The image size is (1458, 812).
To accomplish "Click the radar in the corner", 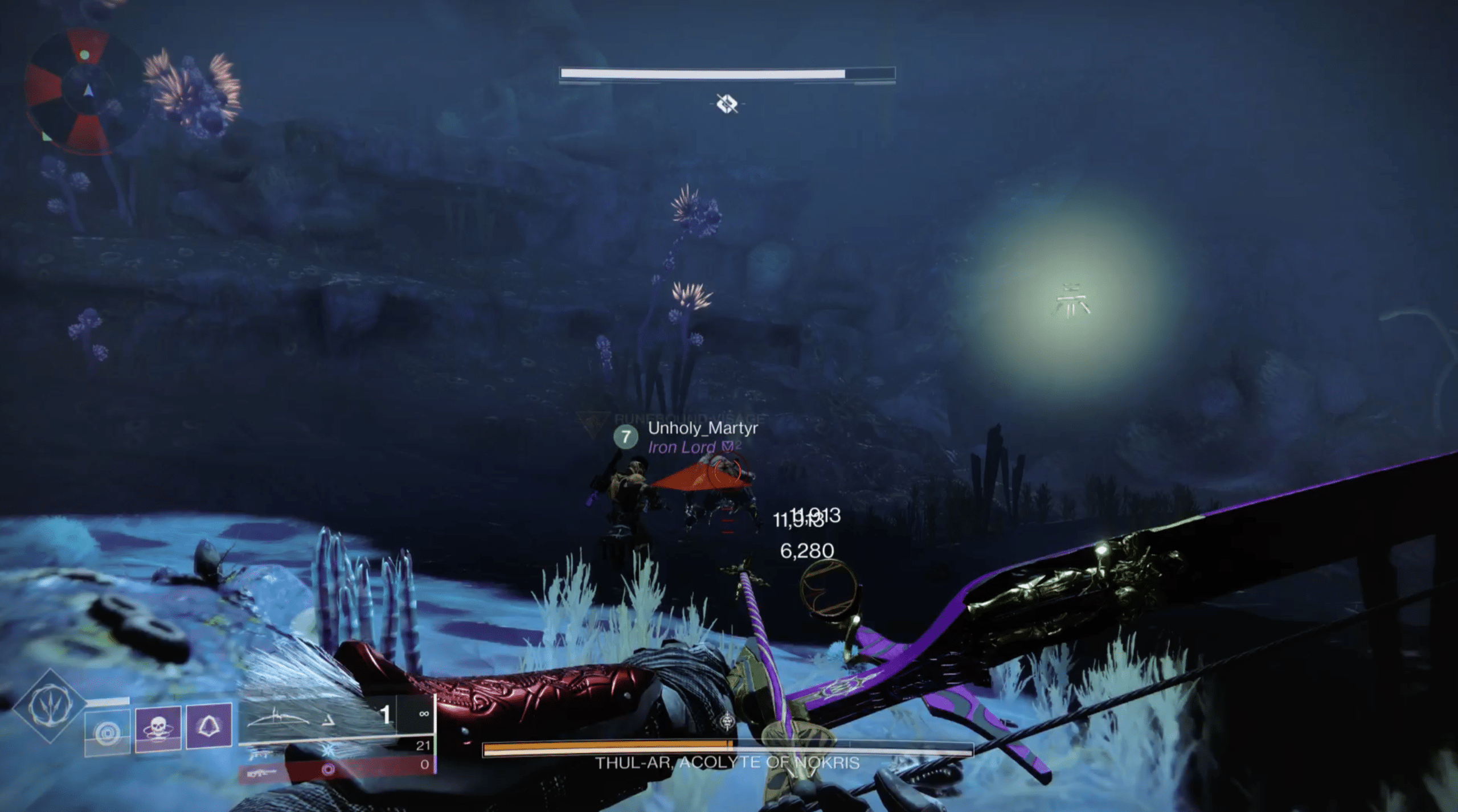I will click(84, 91).
